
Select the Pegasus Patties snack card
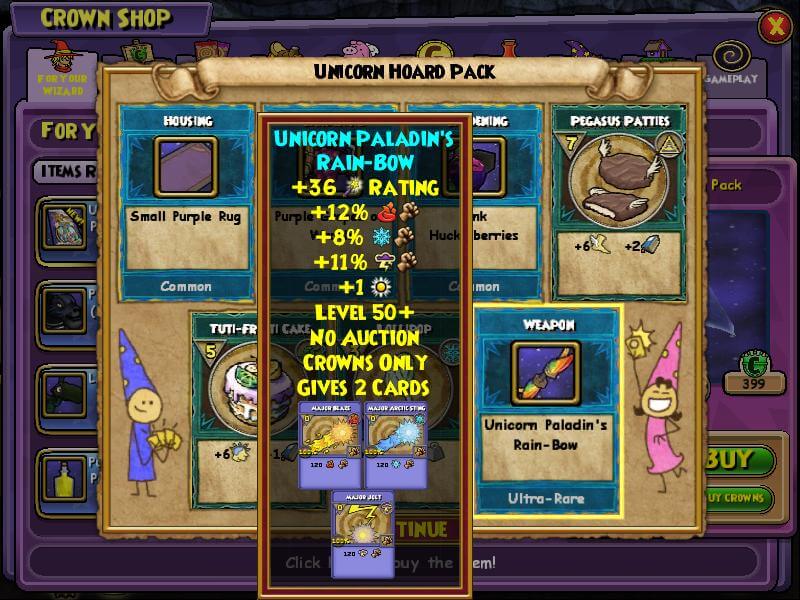coord(618,199)
